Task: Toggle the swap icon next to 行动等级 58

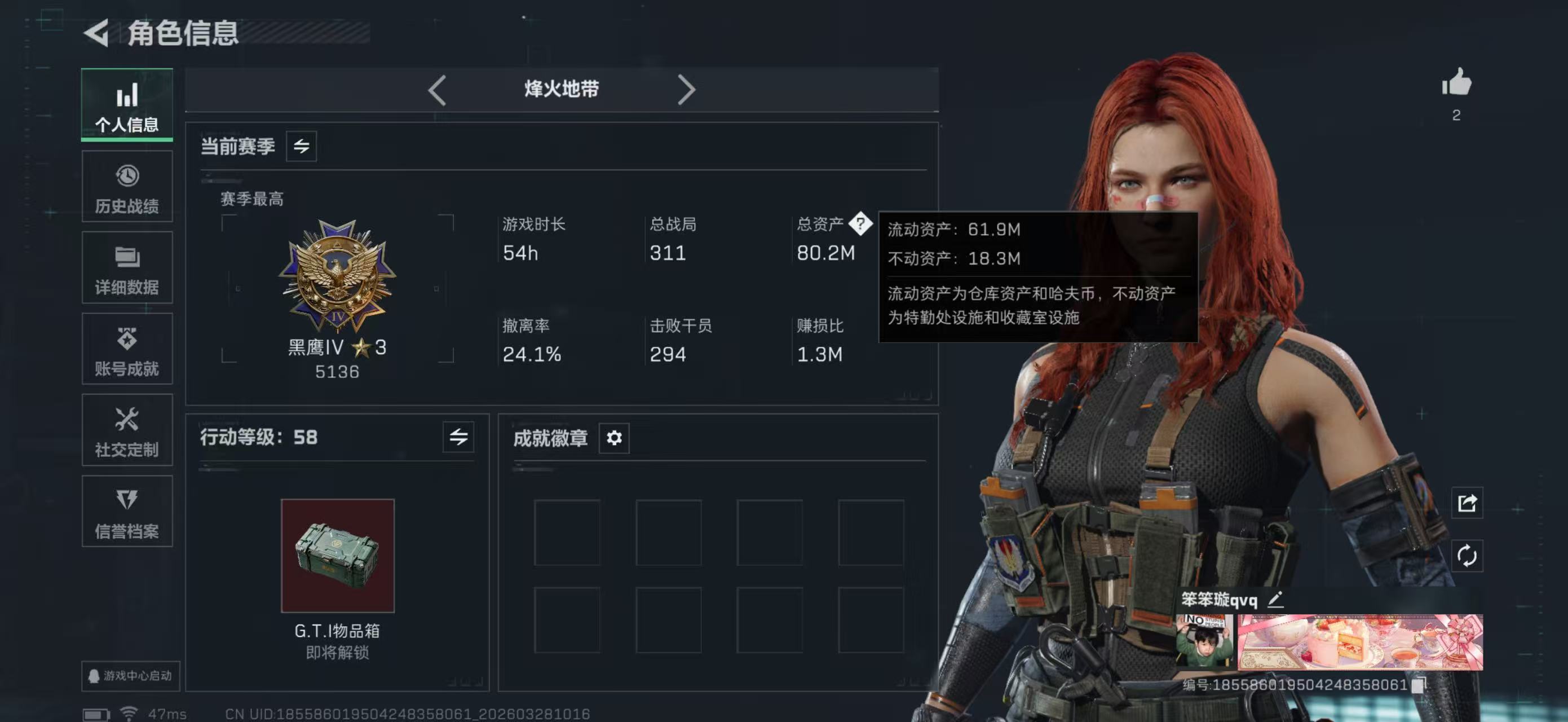Action: [x=460, y=438]
